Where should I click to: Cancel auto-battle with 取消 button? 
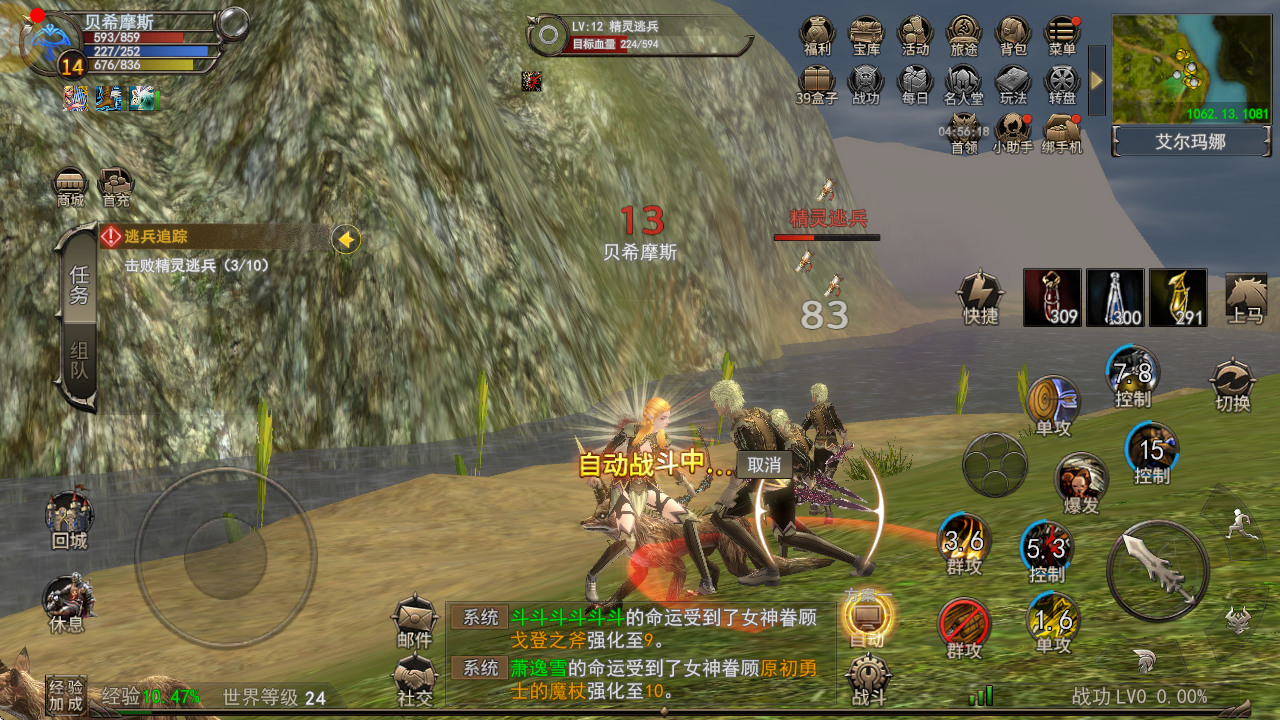[x=764, y=465]
